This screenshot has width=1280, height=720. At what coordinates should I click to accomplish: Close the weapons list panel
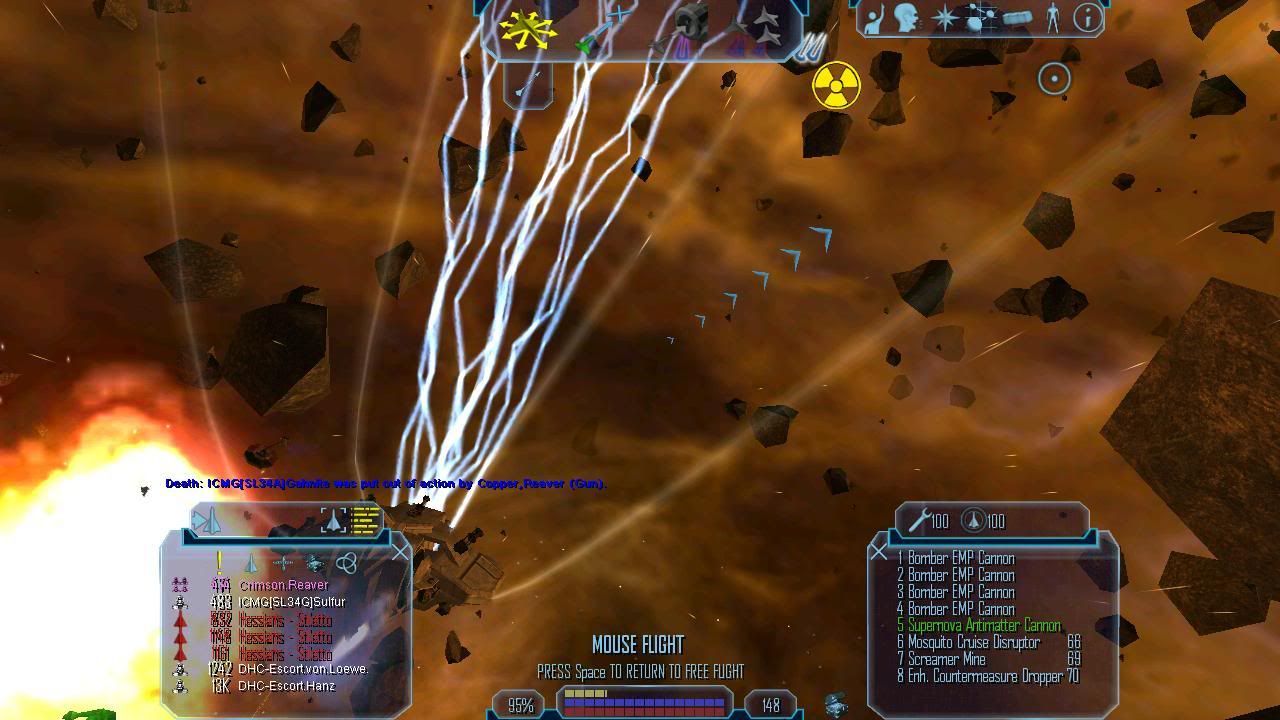point(878,551)
